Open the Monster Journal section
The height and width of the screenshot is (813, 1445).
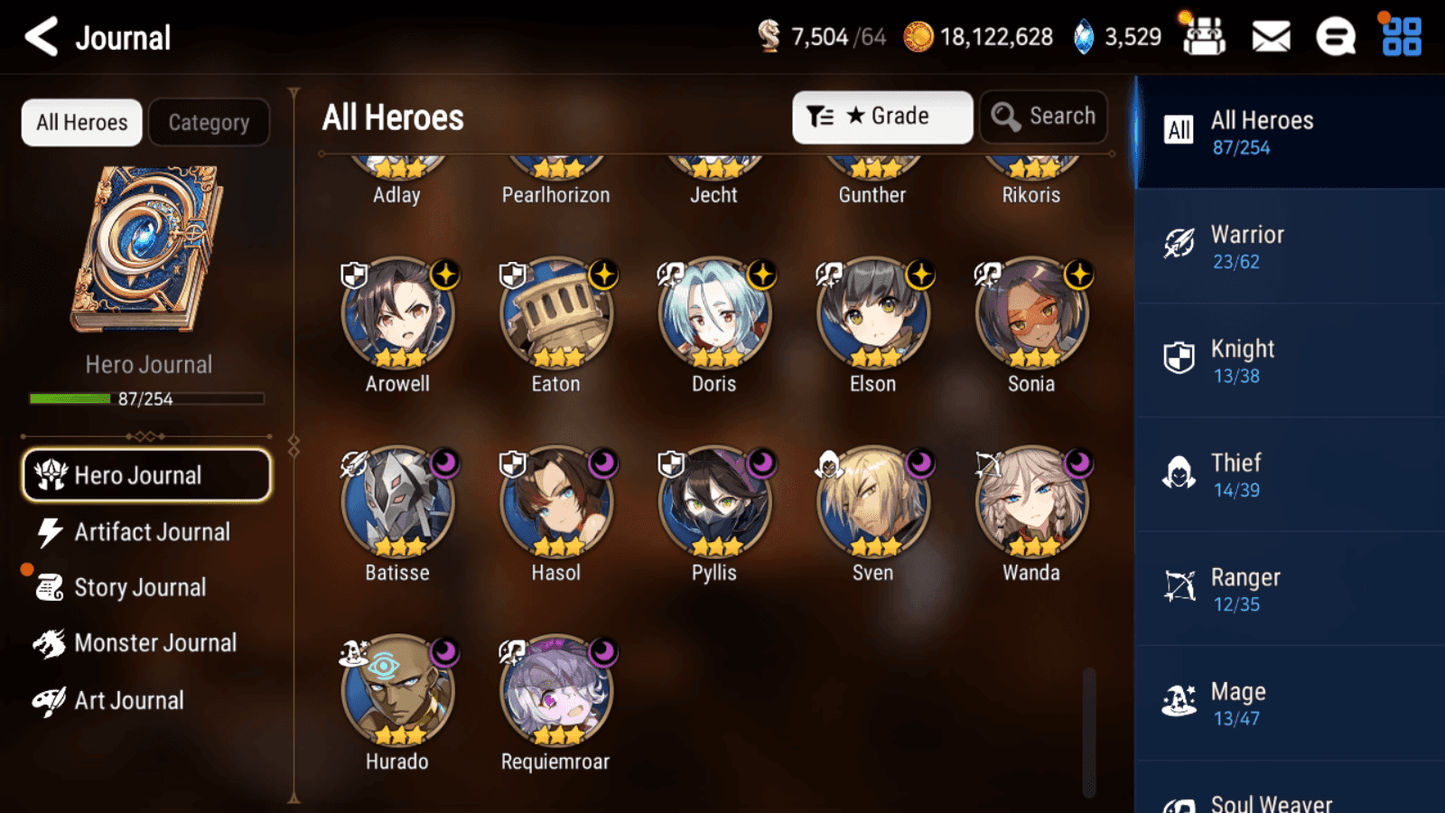coord(155,643)
